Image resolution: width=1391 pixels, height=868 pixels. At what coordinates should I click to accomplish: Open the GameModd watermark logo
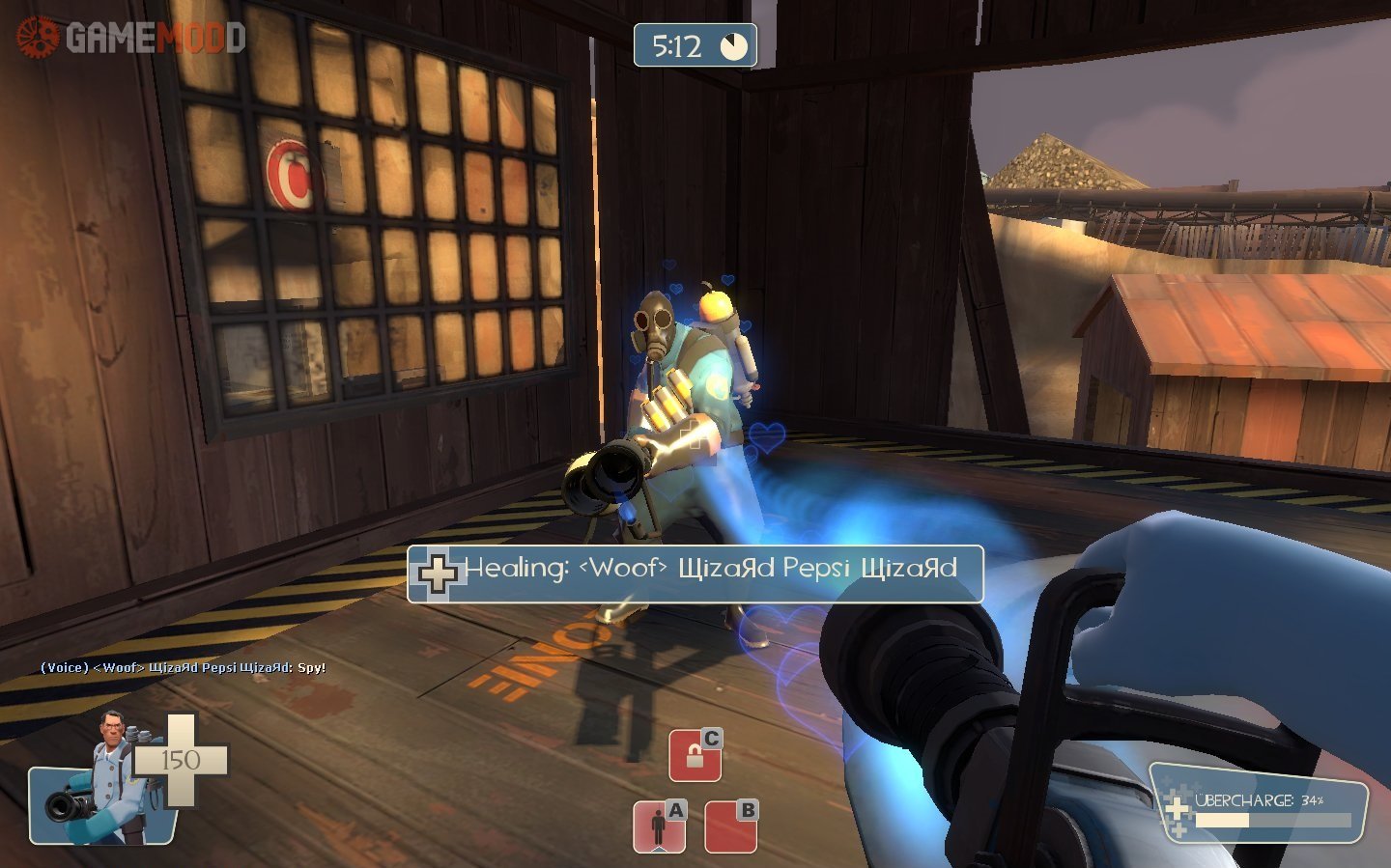(x=130, y=38)
